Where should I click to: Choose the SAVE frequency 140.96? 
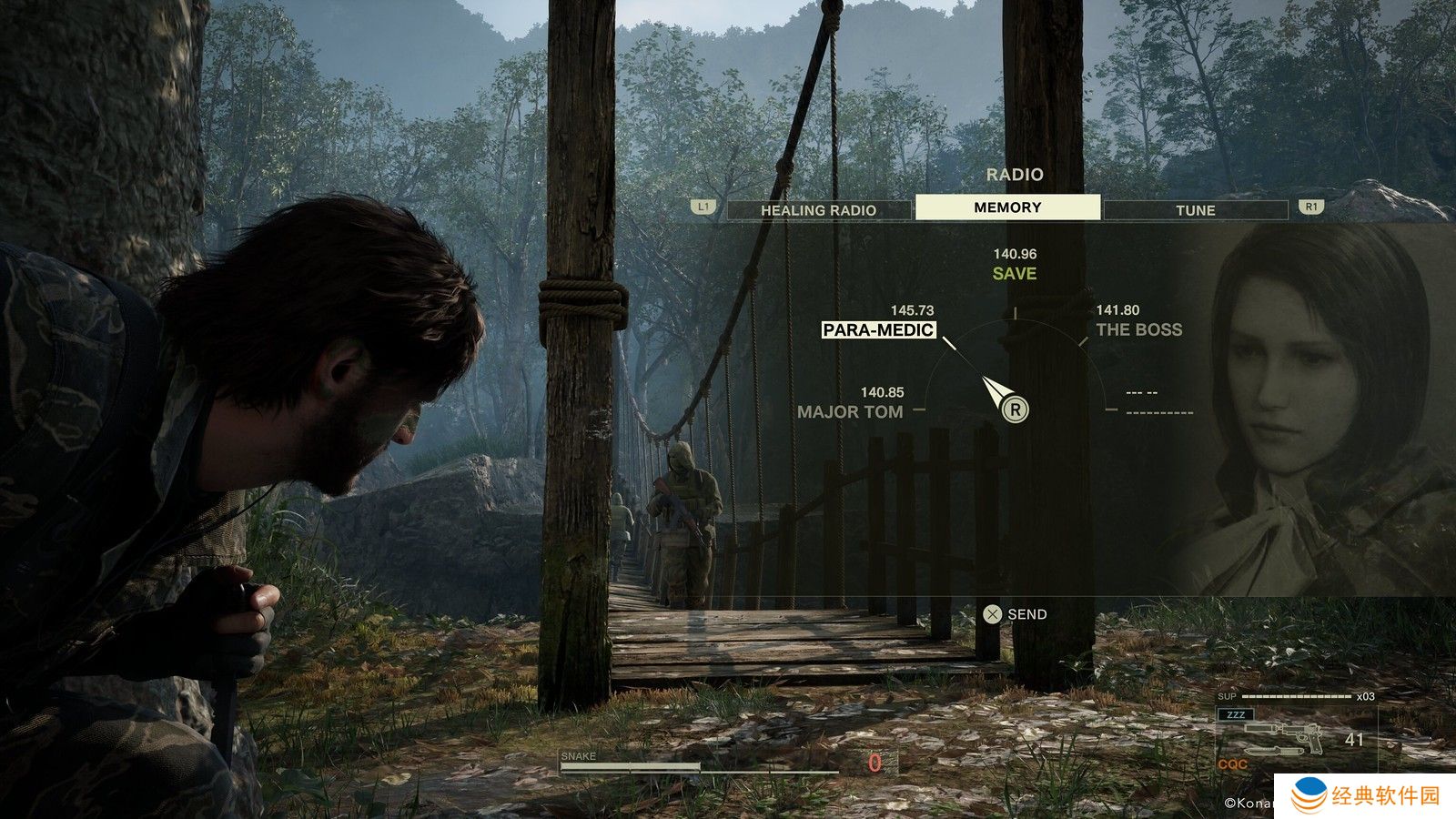click(1015, 273)
